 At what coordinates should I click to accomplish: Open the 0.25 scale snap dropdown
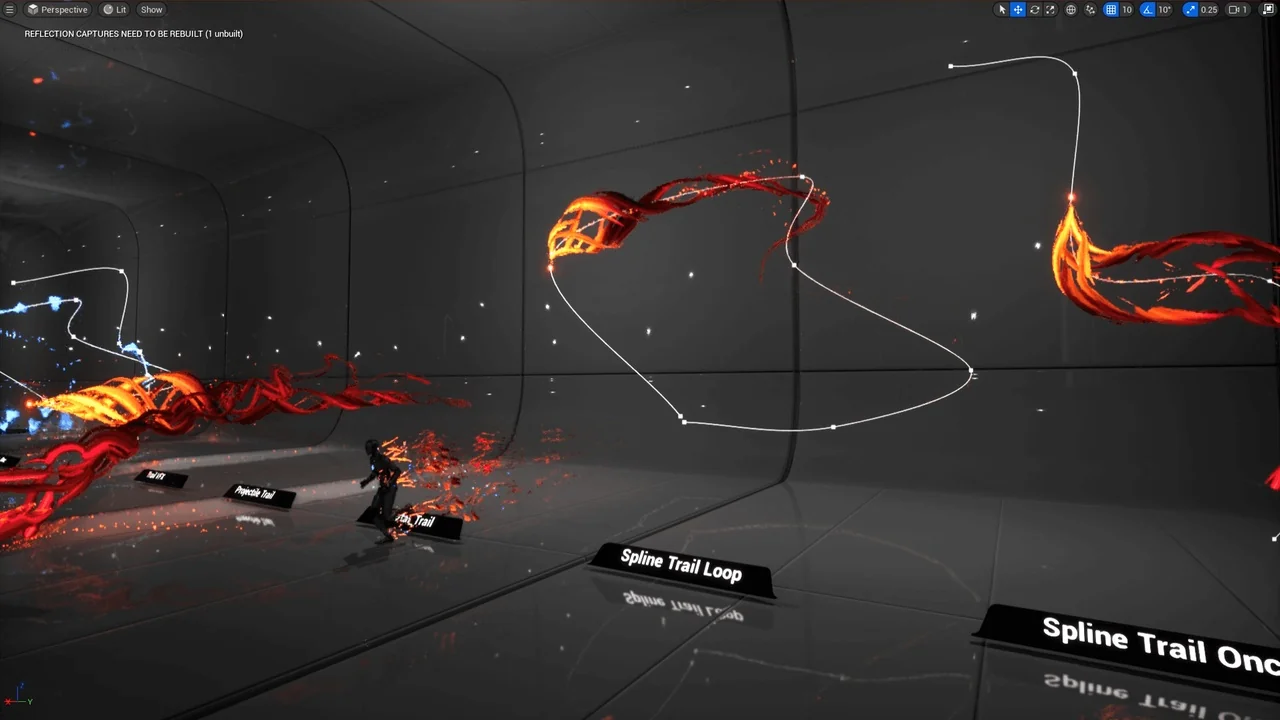(x=1209, y=9)
